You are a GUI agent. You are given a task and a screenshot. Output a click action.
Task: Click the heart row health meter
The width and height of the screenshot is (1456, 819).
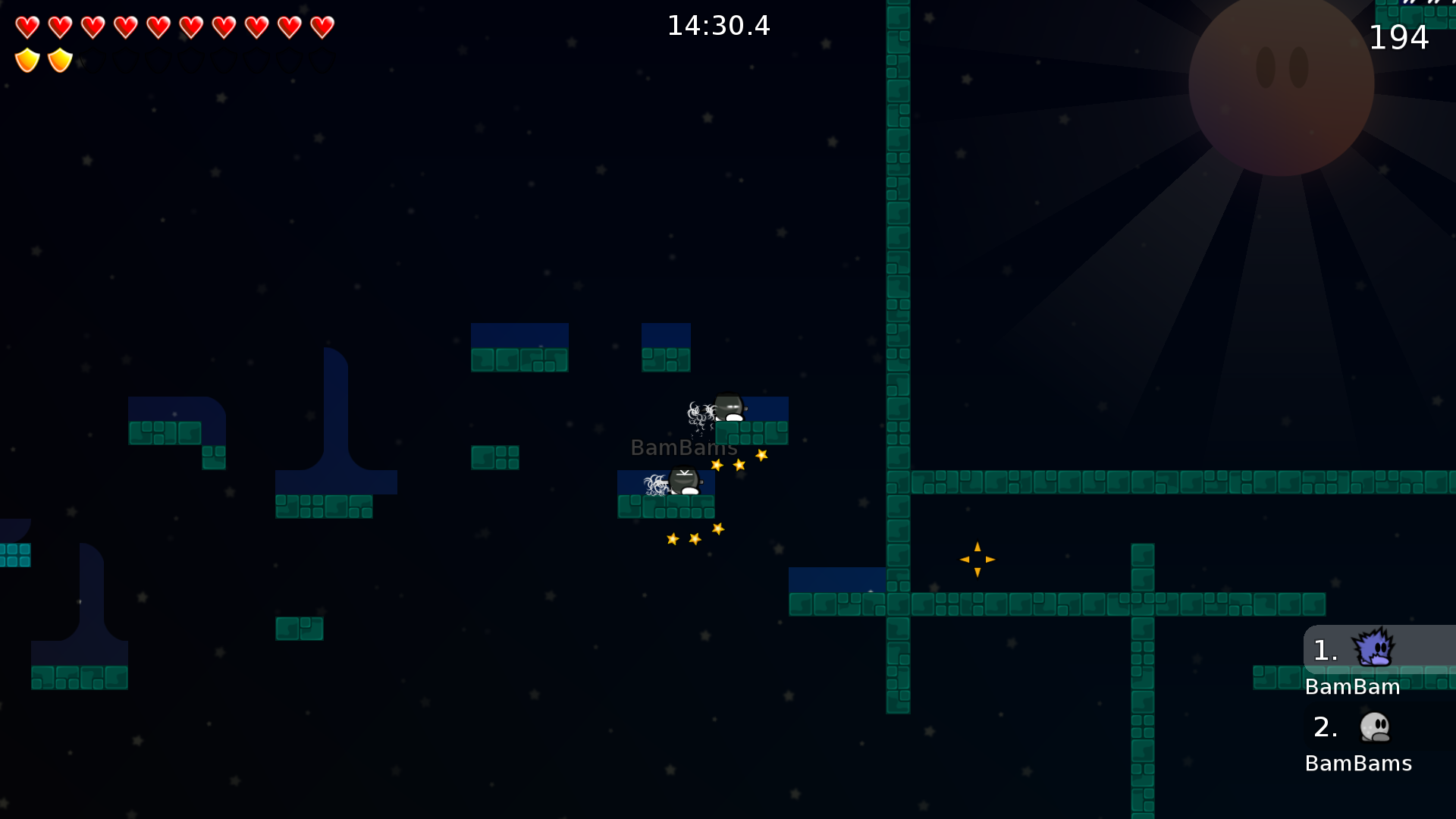click(174, 27)
